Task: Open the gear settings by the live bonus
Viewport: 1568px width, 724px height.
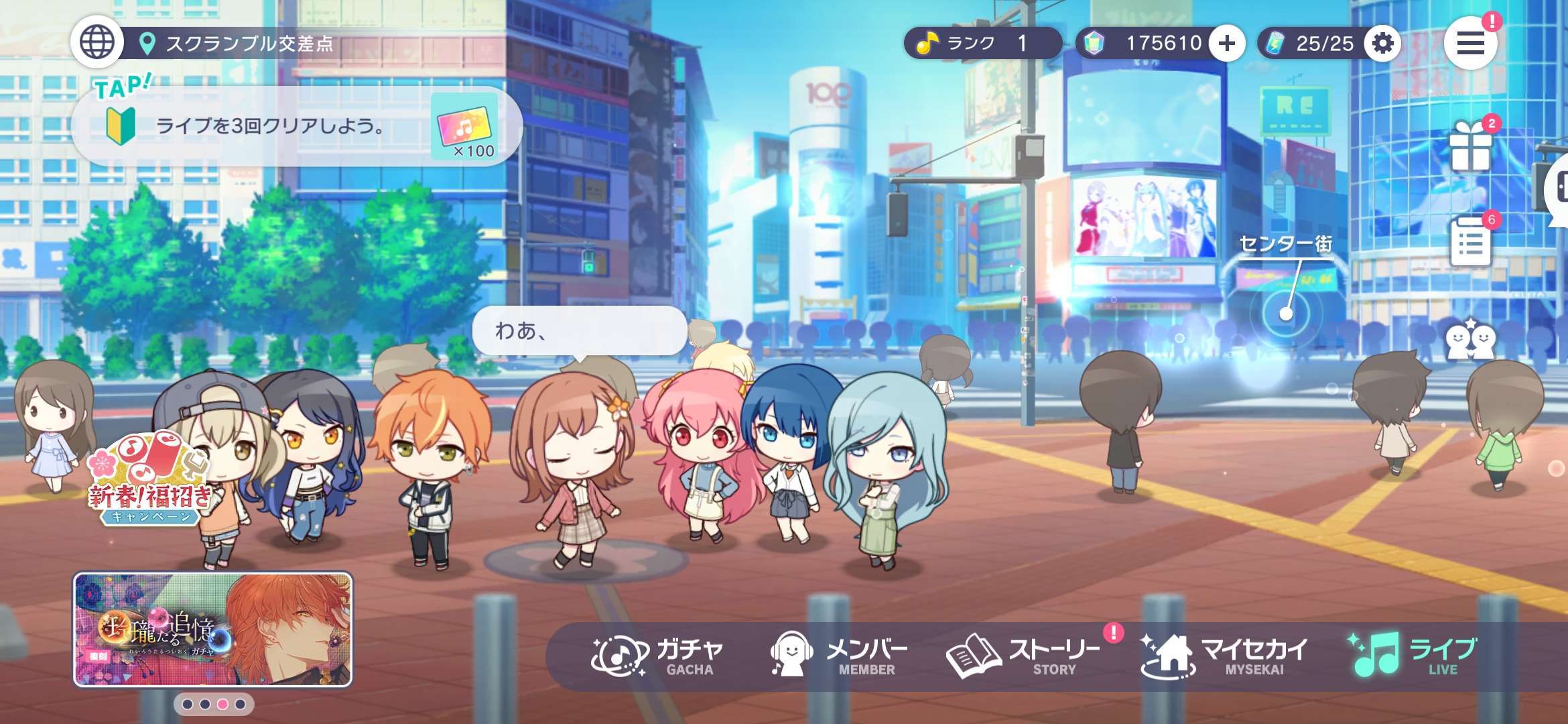Action: pyautogui.click(x=1382, y=44)
